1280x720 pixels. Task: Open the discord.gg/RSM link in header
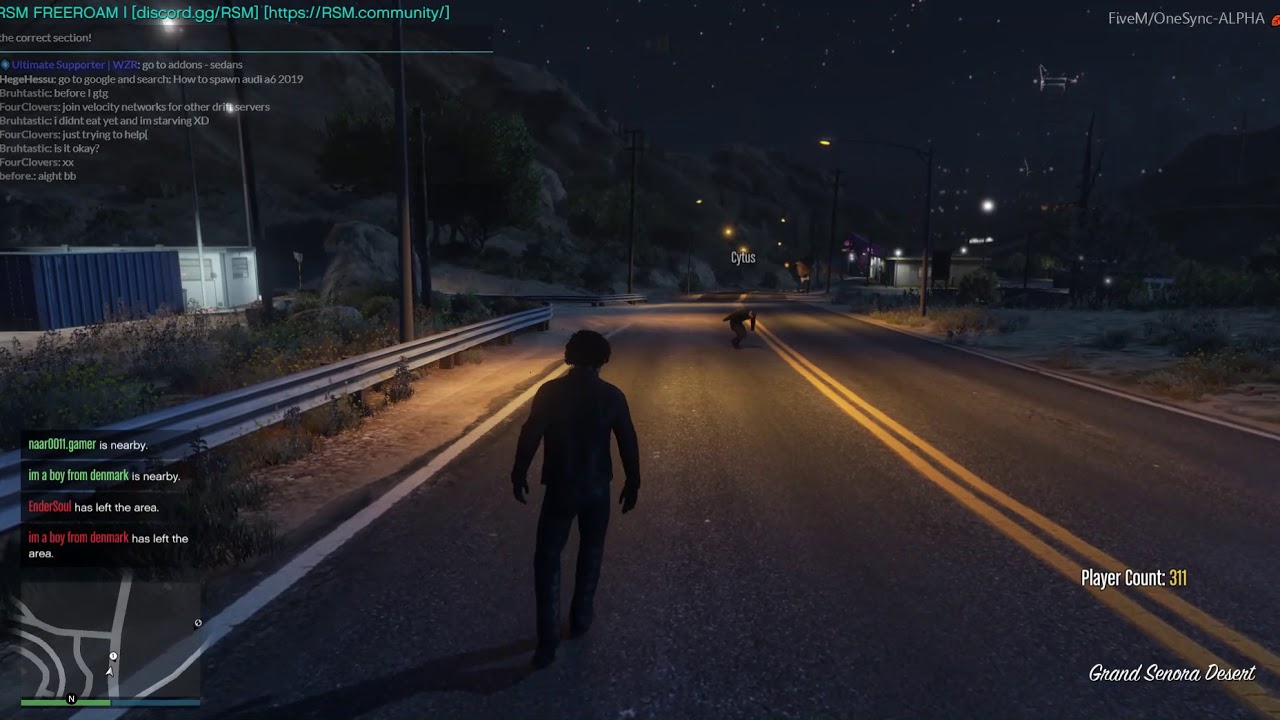[x=194, y=13]
